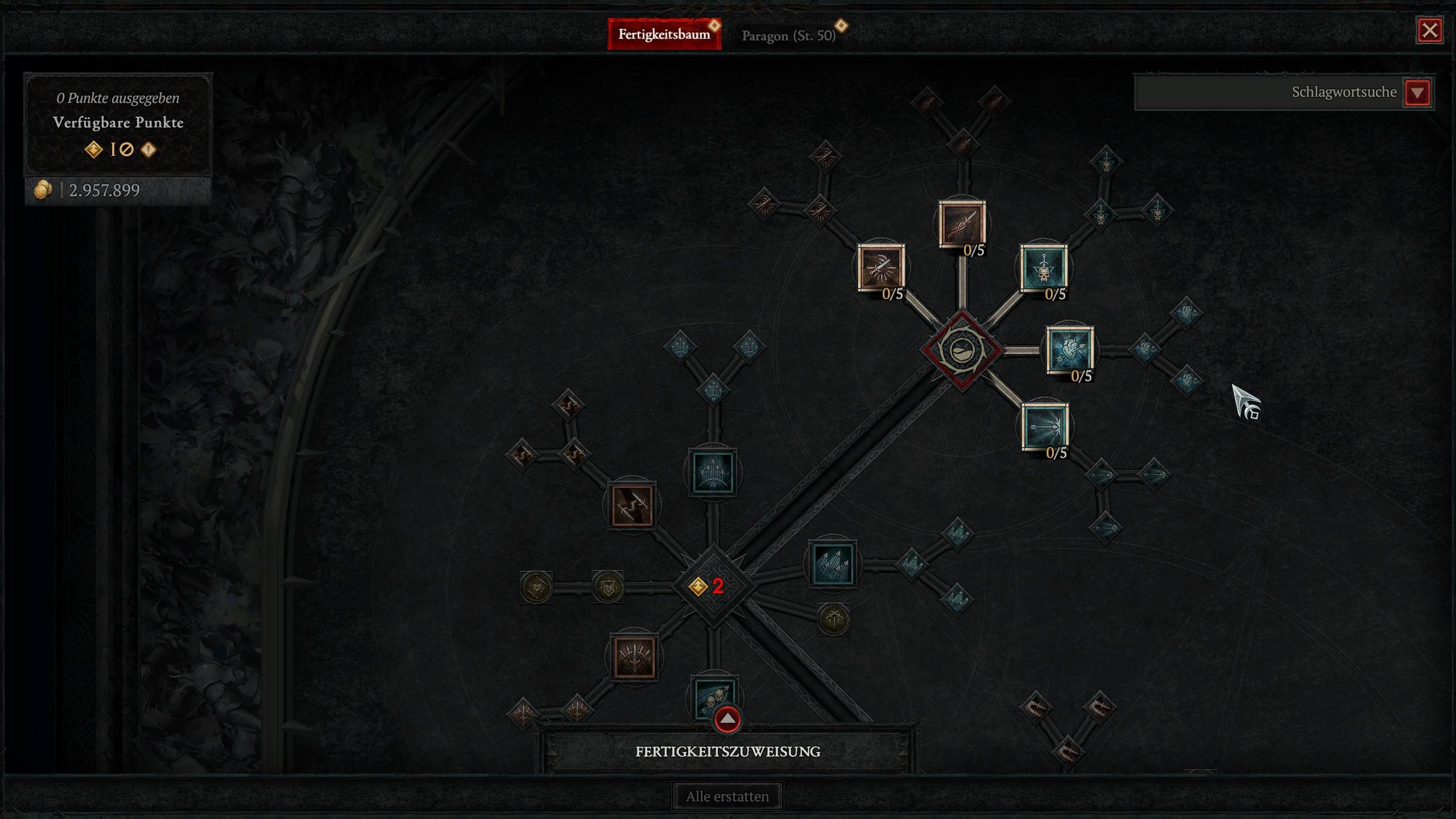Open the Schlagwortsuche dropdown arrow
1456x819 pixels.
[x=1417, y=92]
